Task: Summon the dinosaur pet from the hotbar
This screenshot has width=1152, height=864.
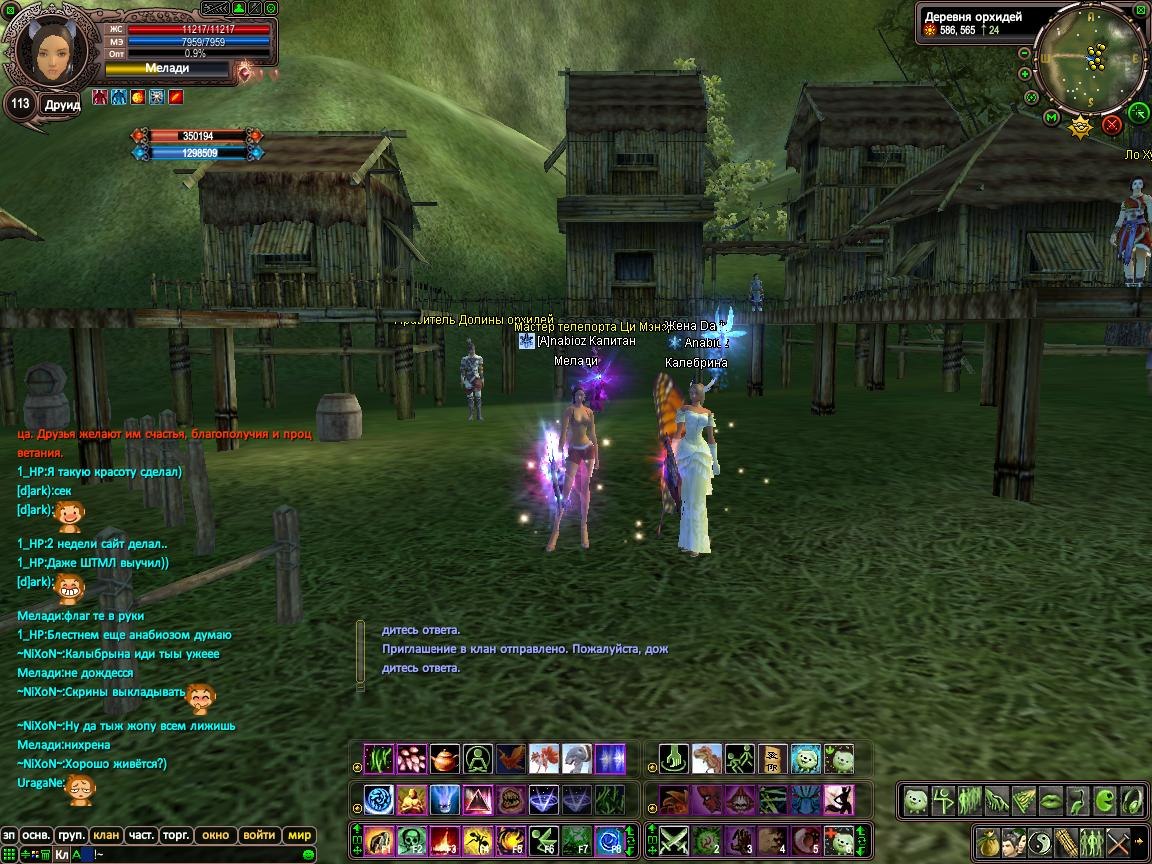Action: point(707,759)
